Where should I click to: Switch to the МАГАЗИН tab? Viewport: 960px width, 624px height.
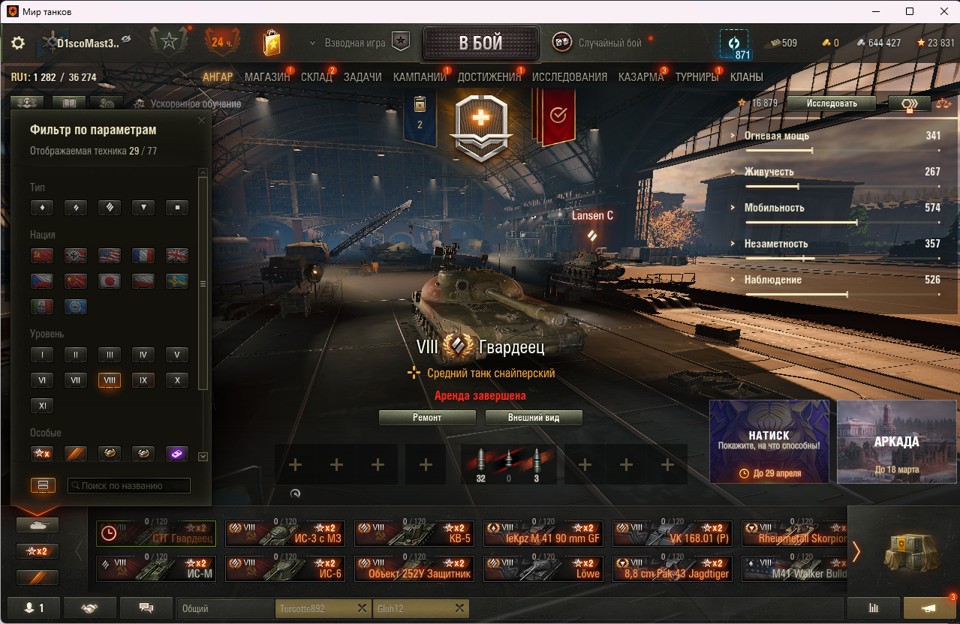pyautogui.click(x=267, y=77)
